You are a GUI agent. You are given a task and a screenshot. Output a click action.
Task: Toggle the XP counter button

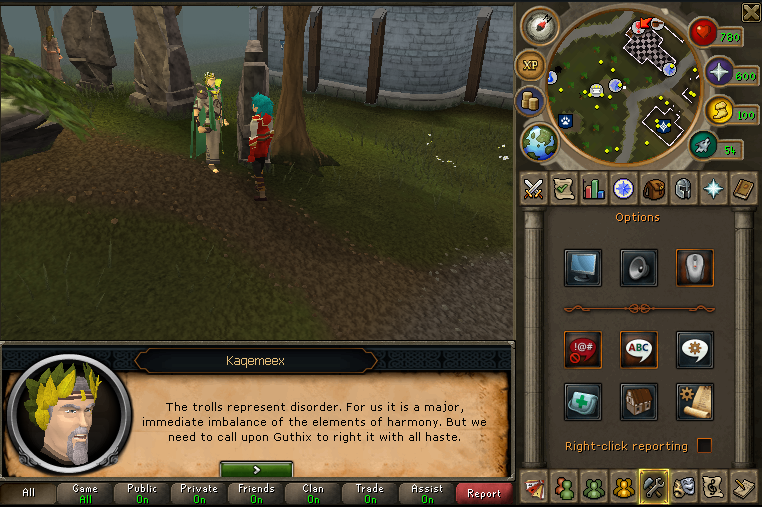530,66
